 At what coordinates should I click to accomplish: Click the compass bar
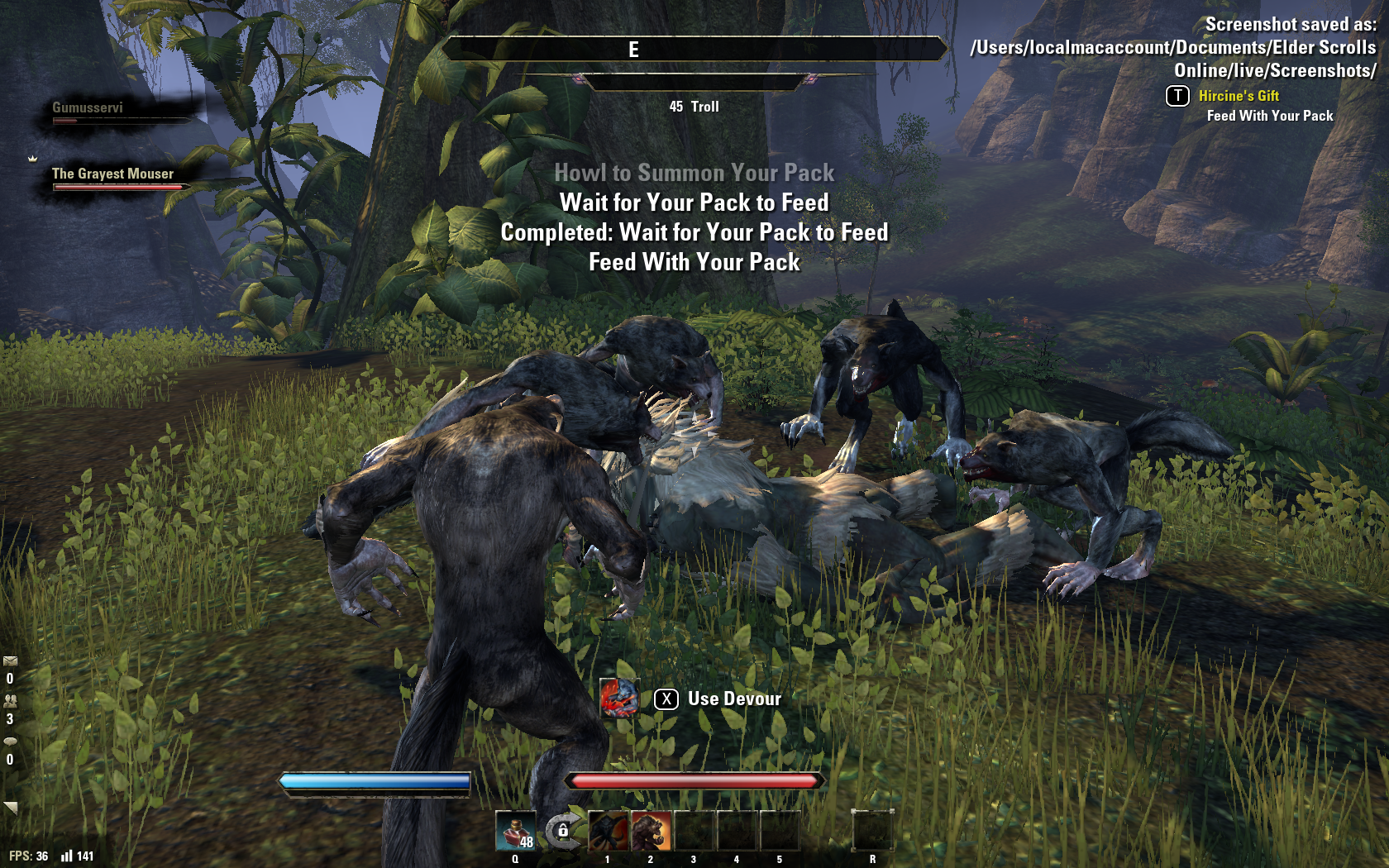point(694,50)
